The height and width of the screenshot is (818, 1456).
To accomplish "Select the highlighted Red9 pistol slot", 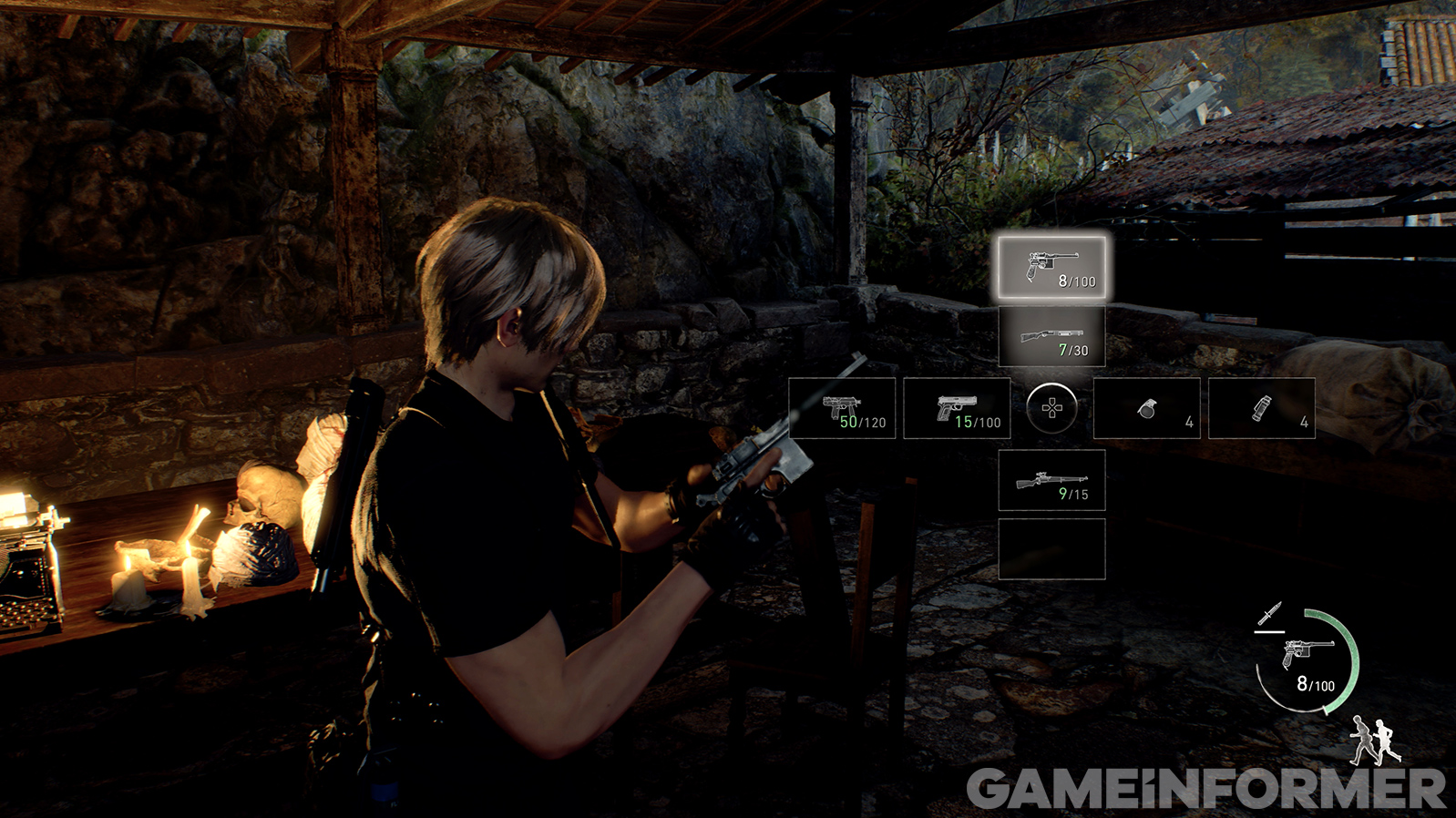I will (x=1051, y=268).
